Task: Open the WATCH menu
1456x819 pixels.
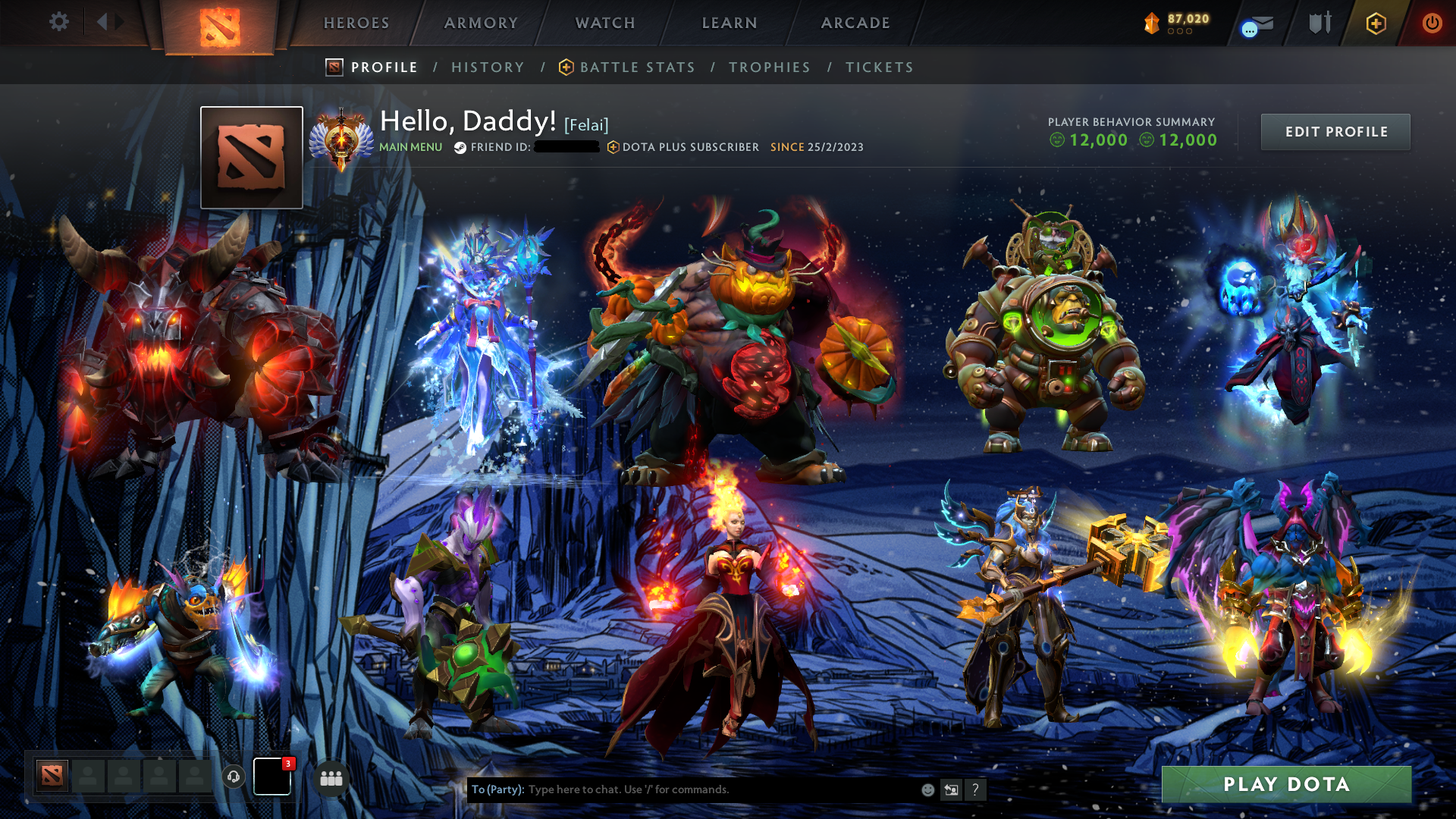Action: pyautogui.click(x=605, y=23)
